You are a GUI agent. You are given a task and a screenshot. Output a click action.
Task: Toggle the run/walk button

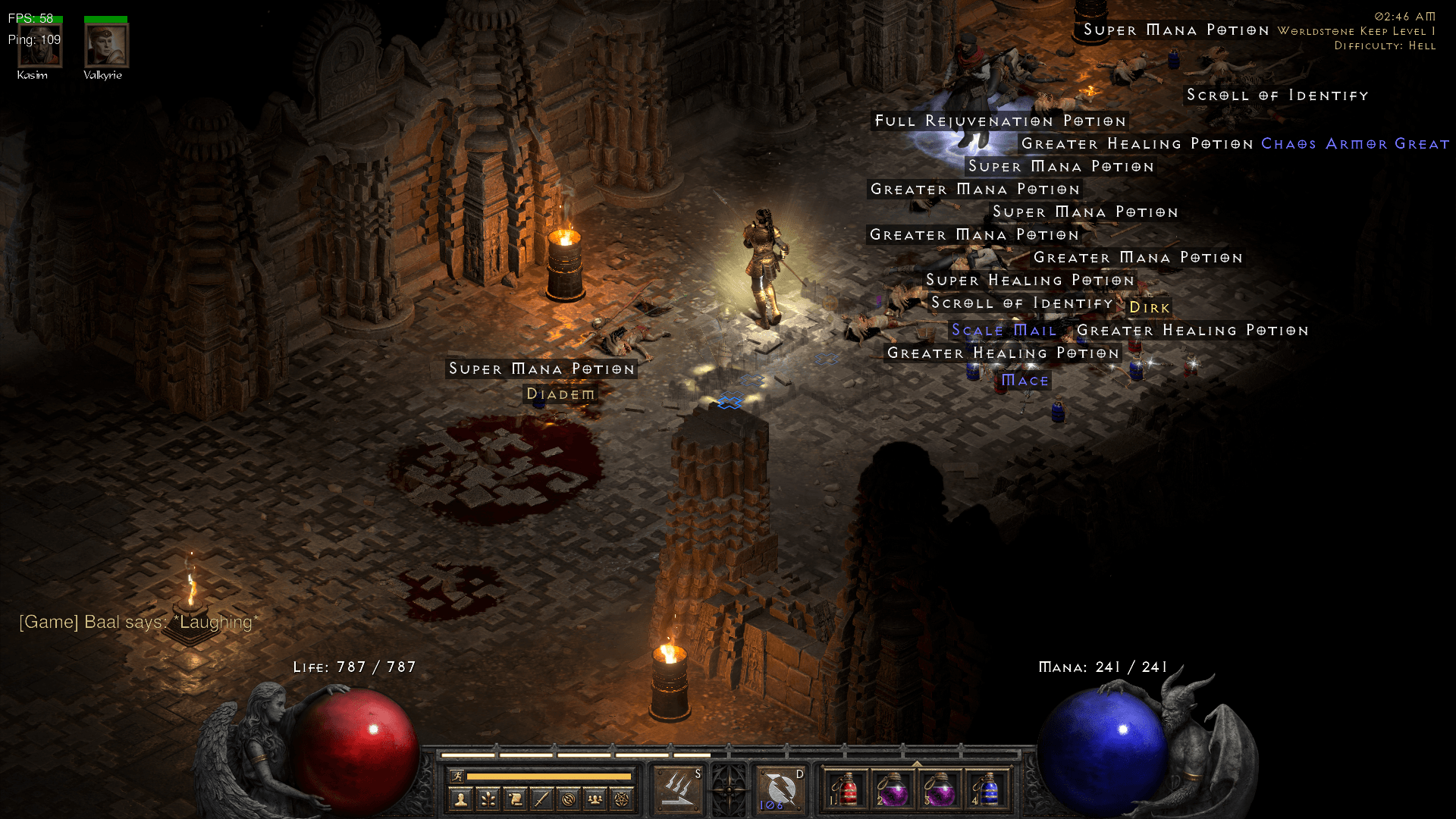pyautogui.click(x=457, y=776)
